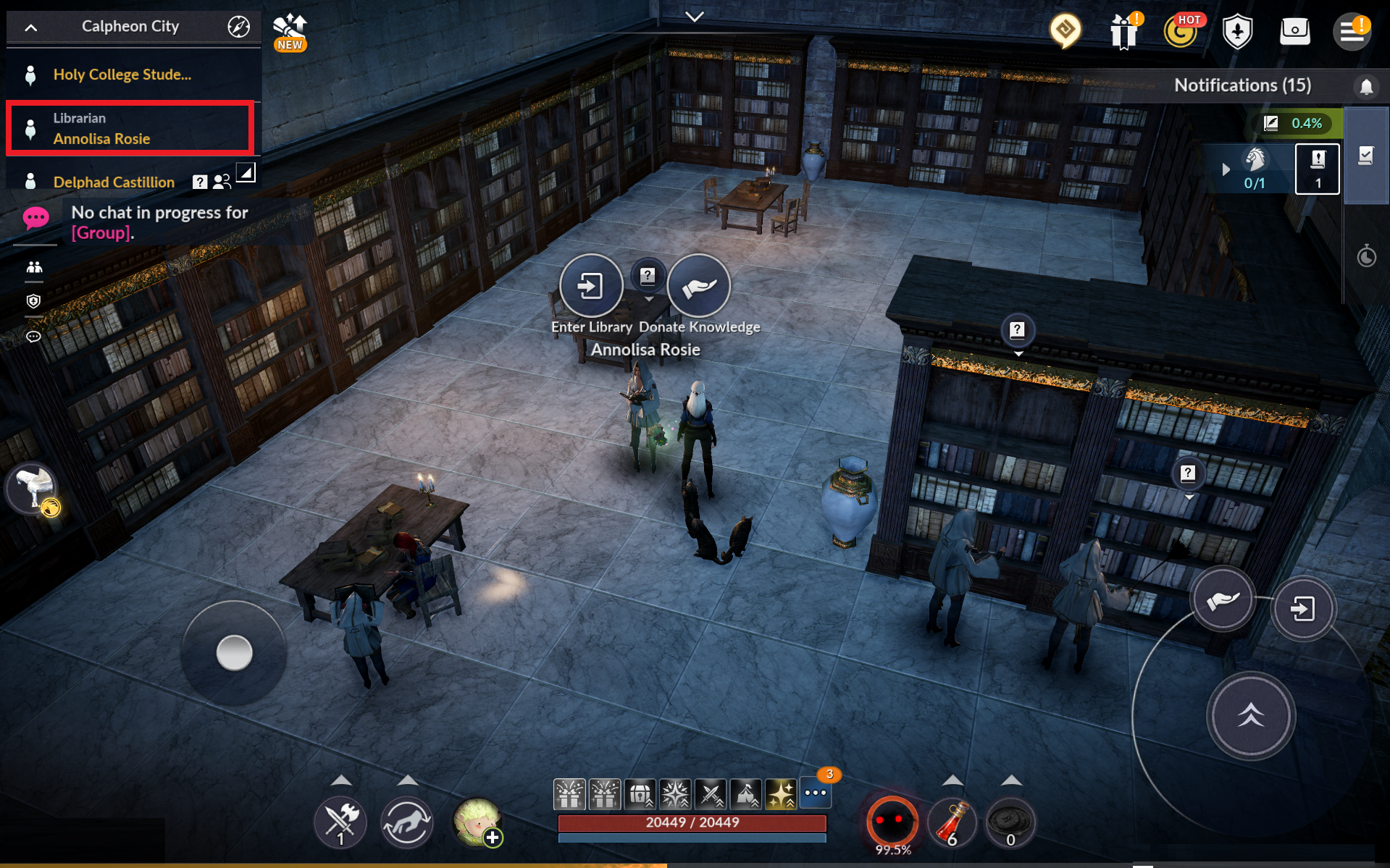Screen dimensions: 1390x868
Task: Choose Delphad Castillion from the NPC list
Action: point(114,182)
